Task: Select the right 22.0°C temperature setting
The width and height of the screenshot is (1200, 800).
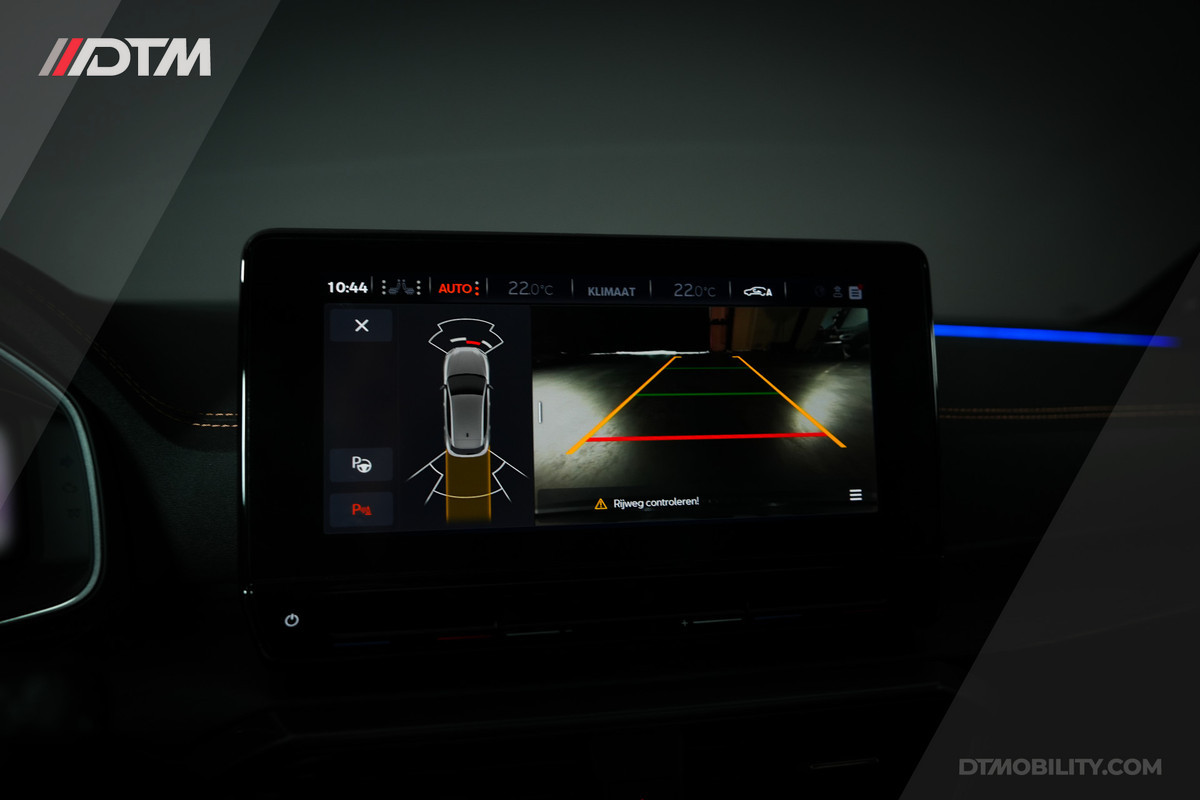Action: point(694,291)
